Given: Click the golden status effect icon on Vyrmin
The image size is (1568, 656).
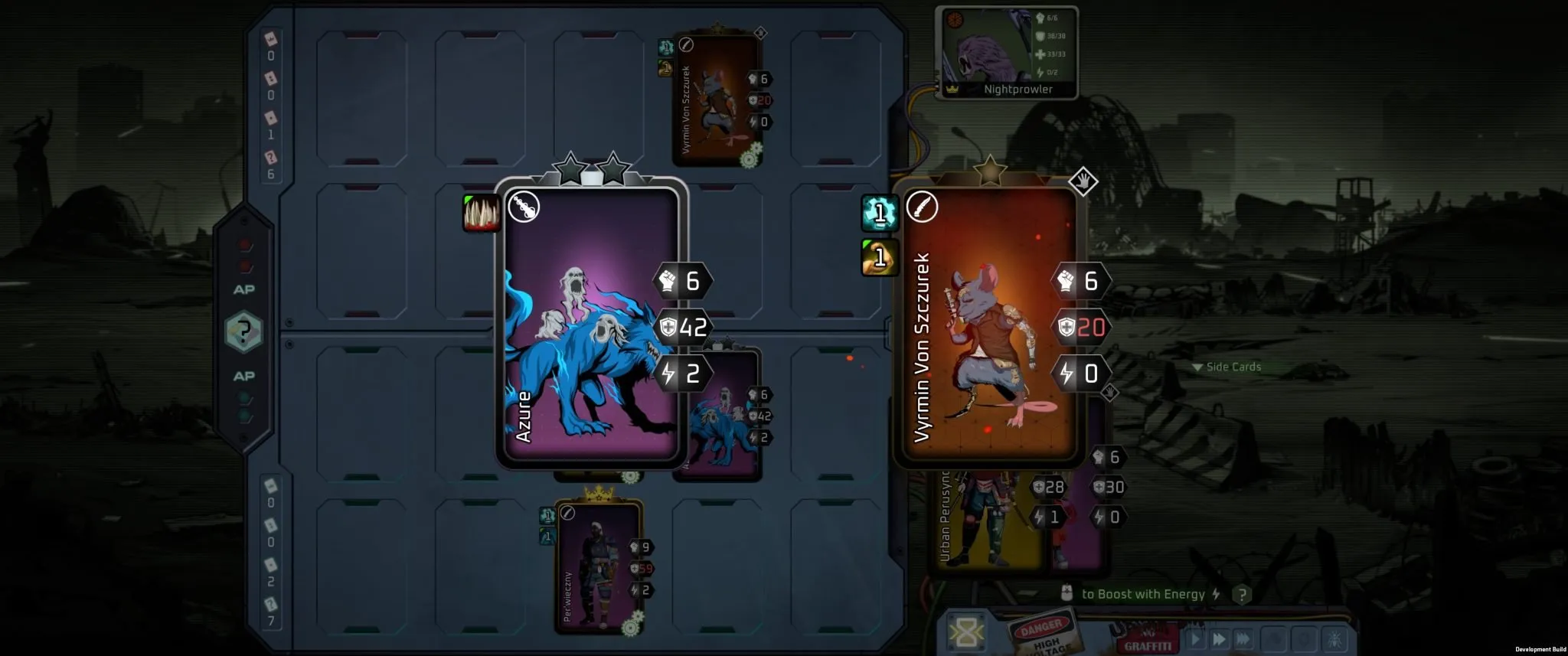Looking at the screenshot, I should click(x=880, y=257).
